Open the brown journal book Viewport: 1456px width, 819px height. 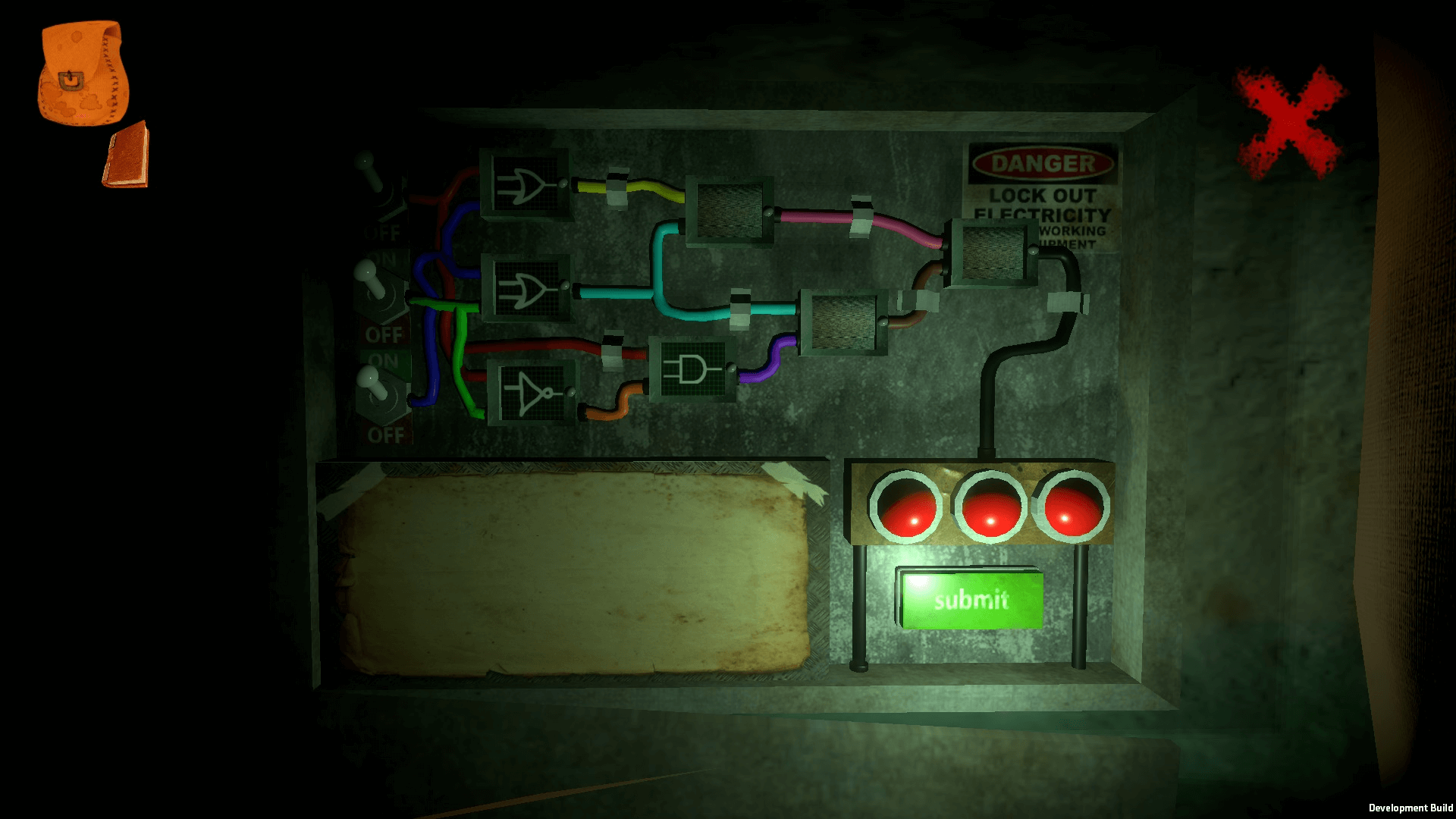(x=126, y=156)
